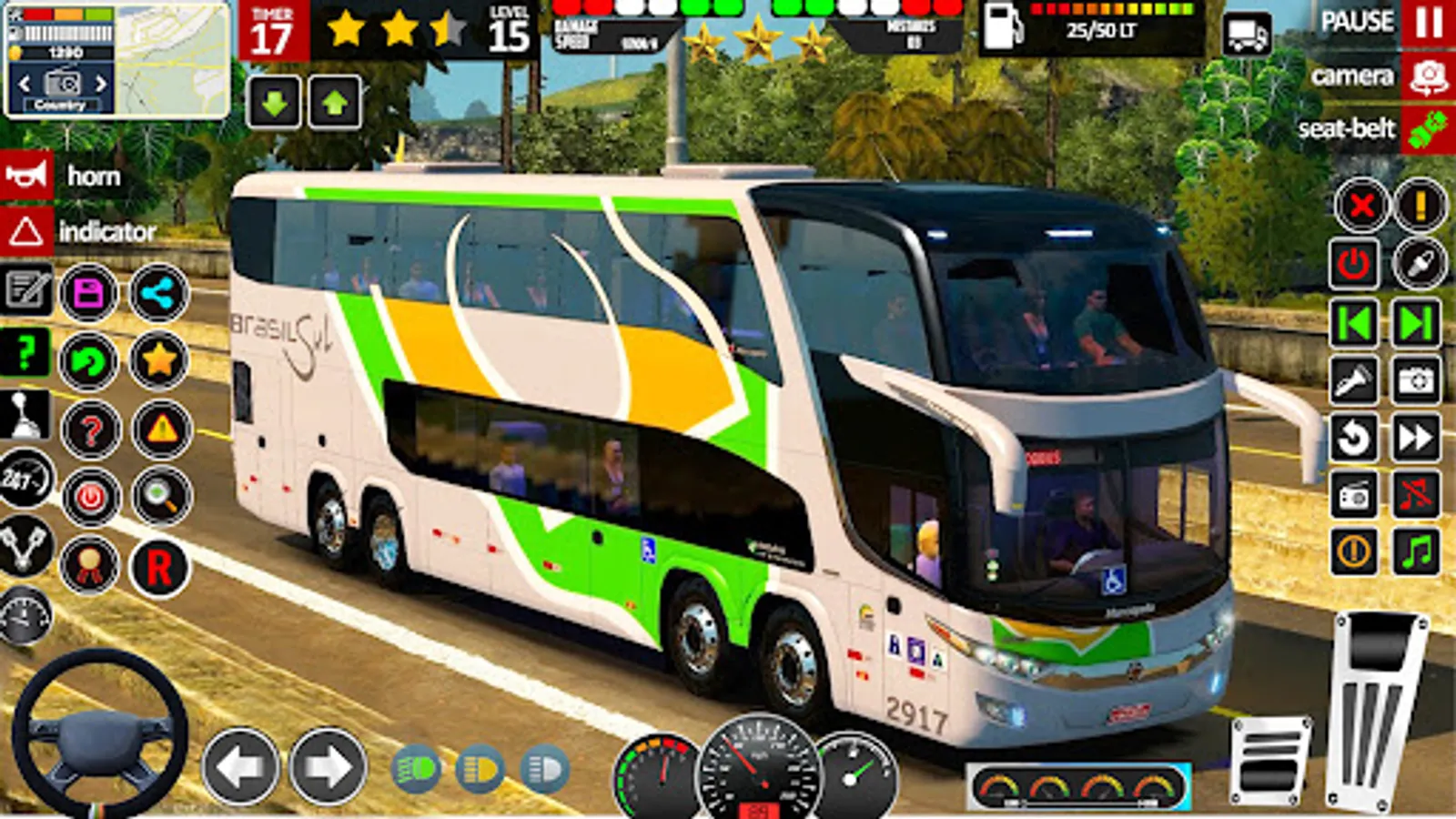Sound the horn button
This screenshot has height=819, width=1456.
[26, 175]
